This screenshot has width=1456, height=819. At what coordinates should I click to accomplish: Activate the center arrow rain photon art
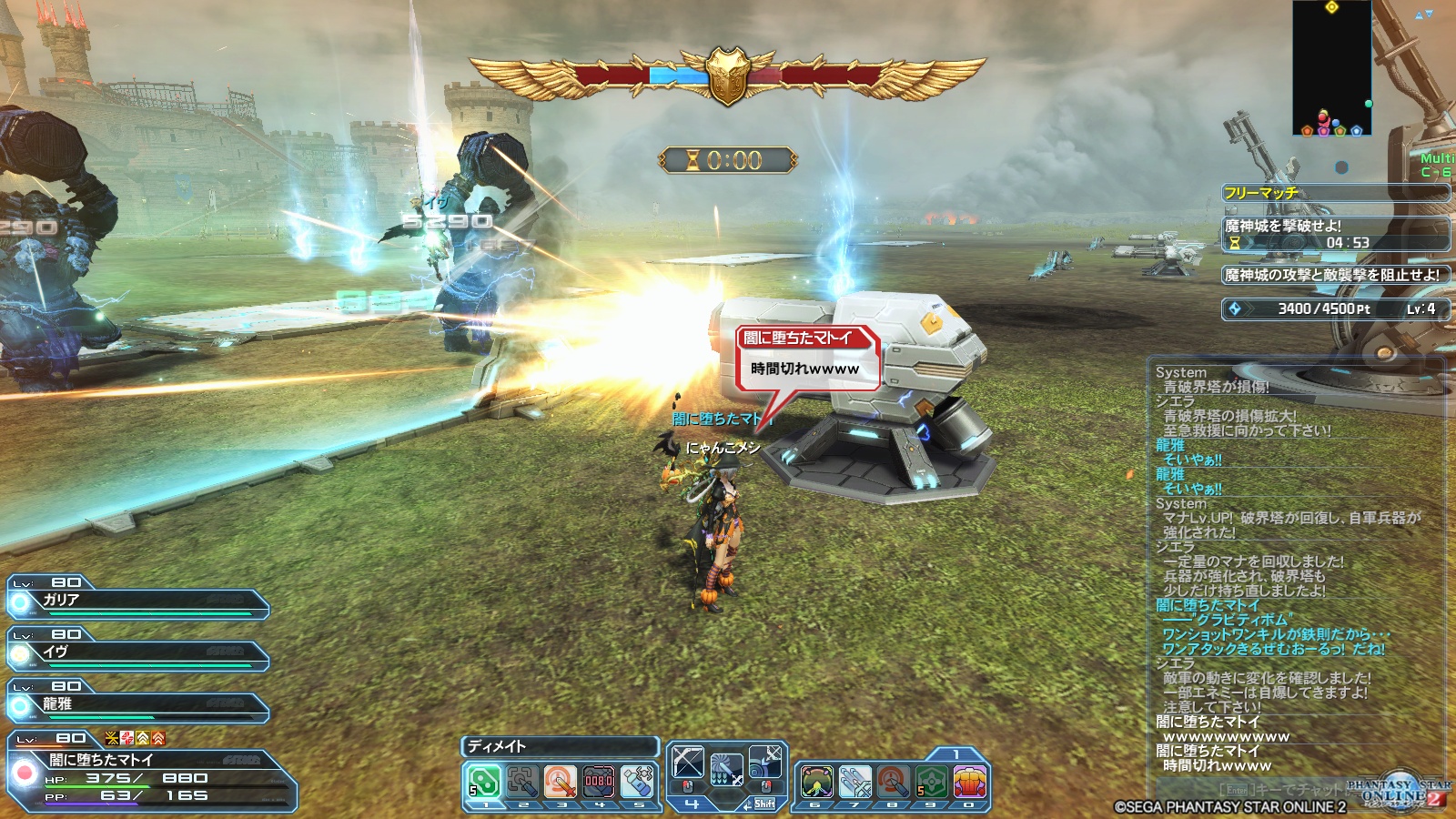(726, 769)
